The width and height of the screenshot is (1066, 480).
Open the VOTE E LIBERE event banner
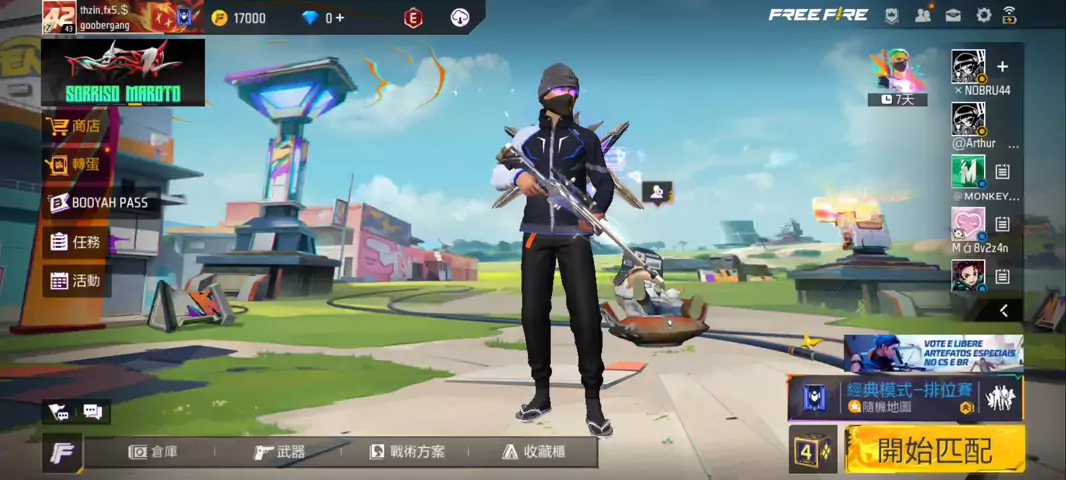click(x=933, y=353)
